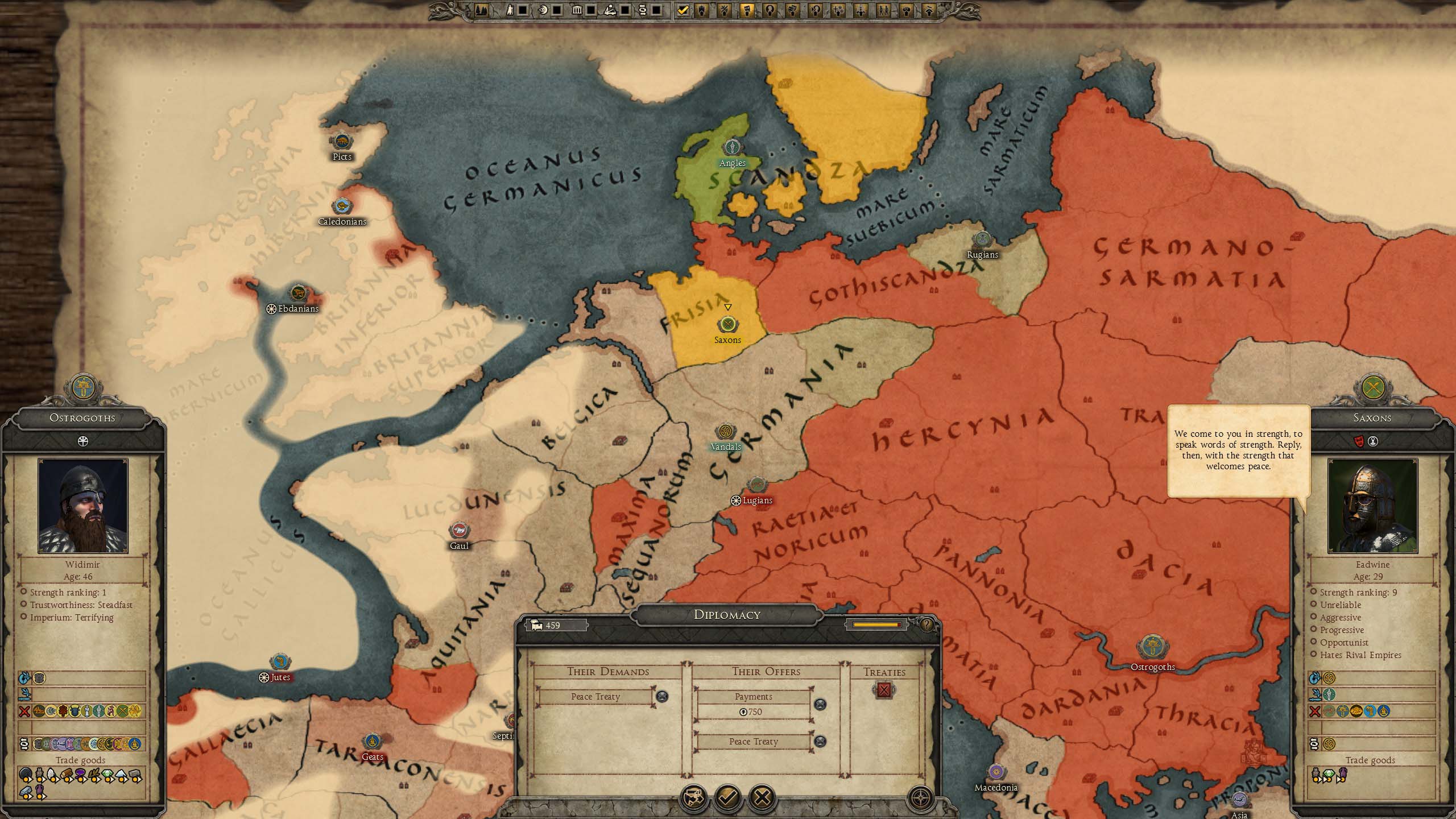Remove the 750 Payments offer

(820, 704)
